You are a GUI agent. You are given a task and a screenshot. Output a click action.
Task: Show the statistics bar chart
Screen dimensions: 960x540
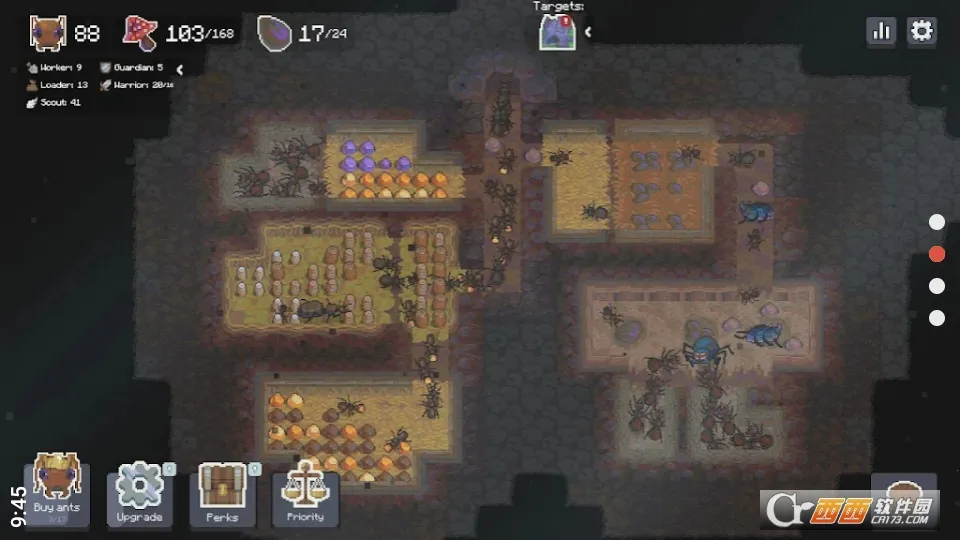pyautogui.click(x=881, y=32)
